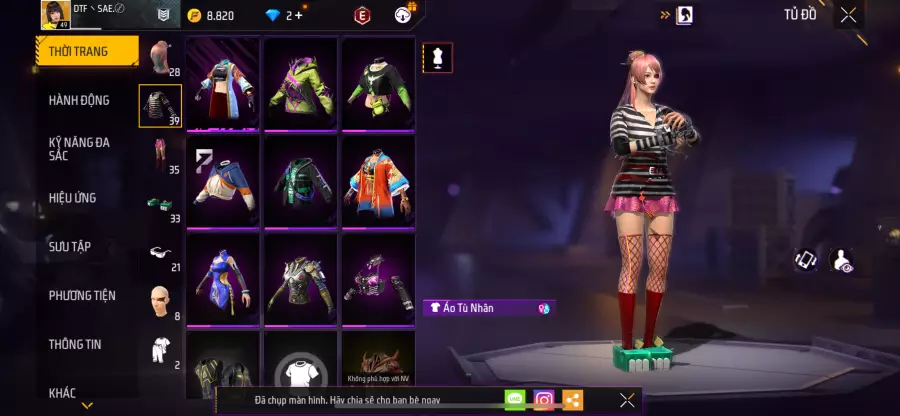Pick the sunglasses accessory subcategory
Screen dimensions: 900x416
point(160,253)
